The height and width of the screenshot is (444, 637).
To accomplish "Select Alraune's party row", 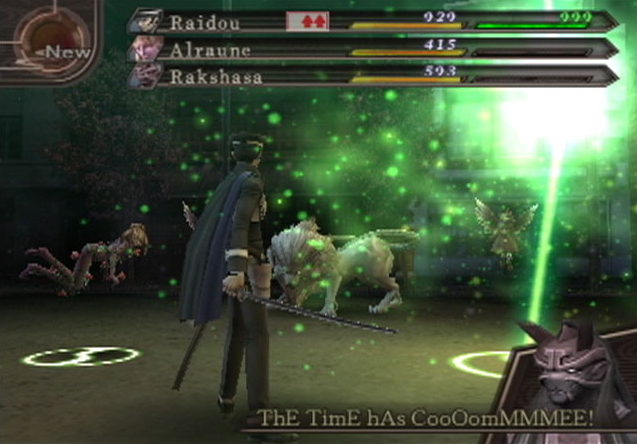I will coord(370,48).
